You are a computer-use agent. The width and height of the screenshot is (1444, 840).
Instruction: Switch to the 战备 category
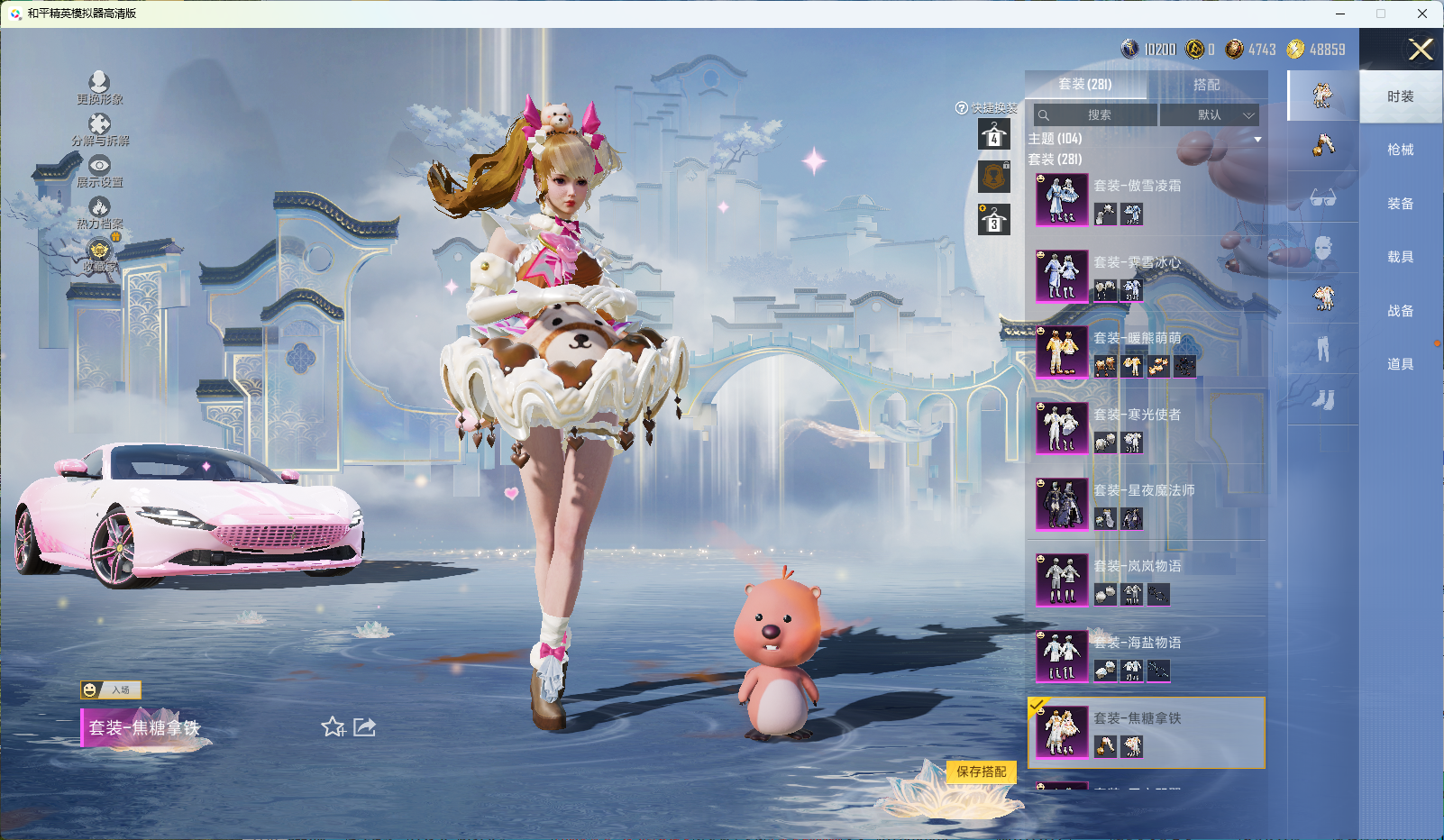pos(1400,311)
